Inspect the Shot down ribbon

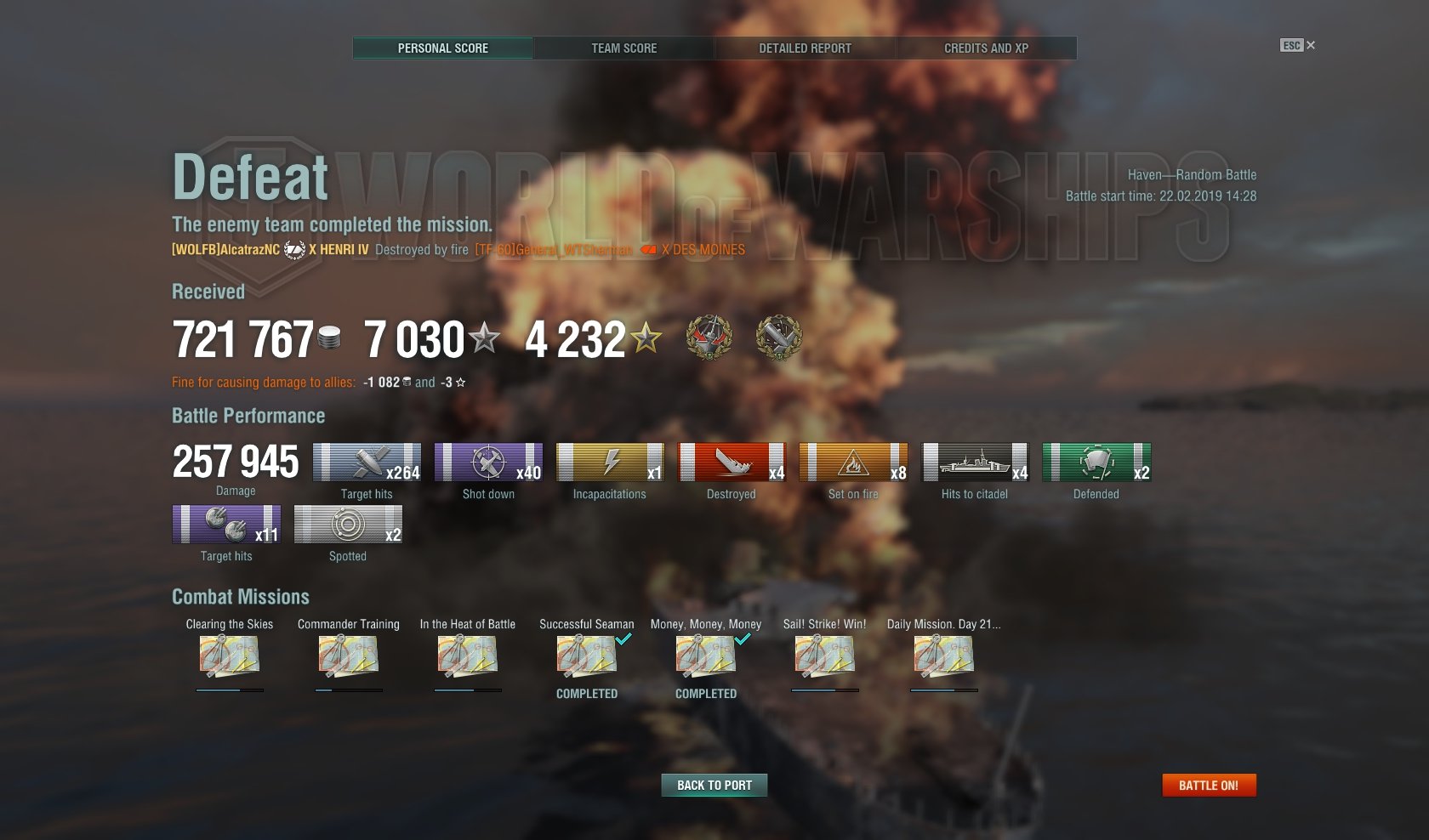488,463
